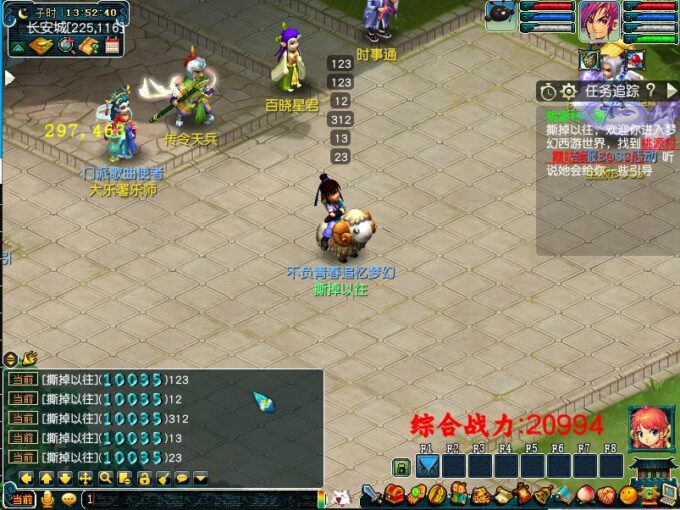Viewport: 680px width, 510px height.
Task: Toggle the microphone voice chat button
Action: click(x=46, y=498)
